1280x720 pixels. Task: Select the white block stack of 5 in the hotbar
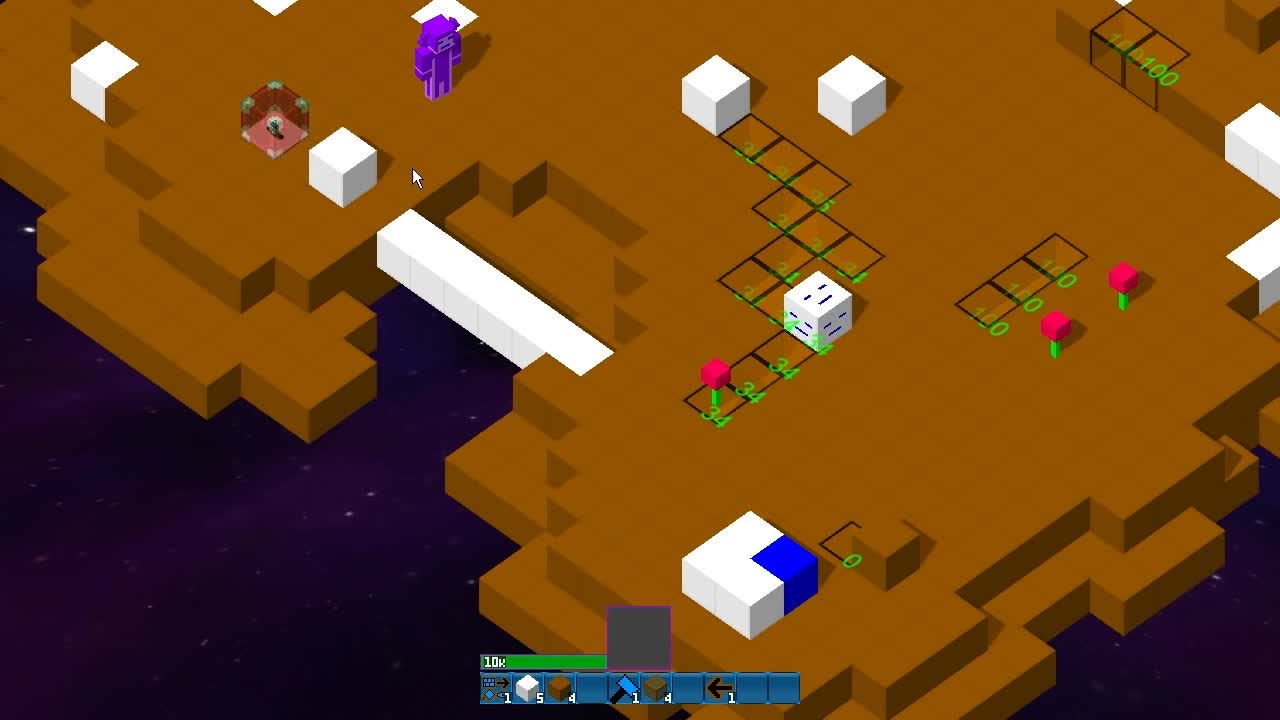[526, 688]
